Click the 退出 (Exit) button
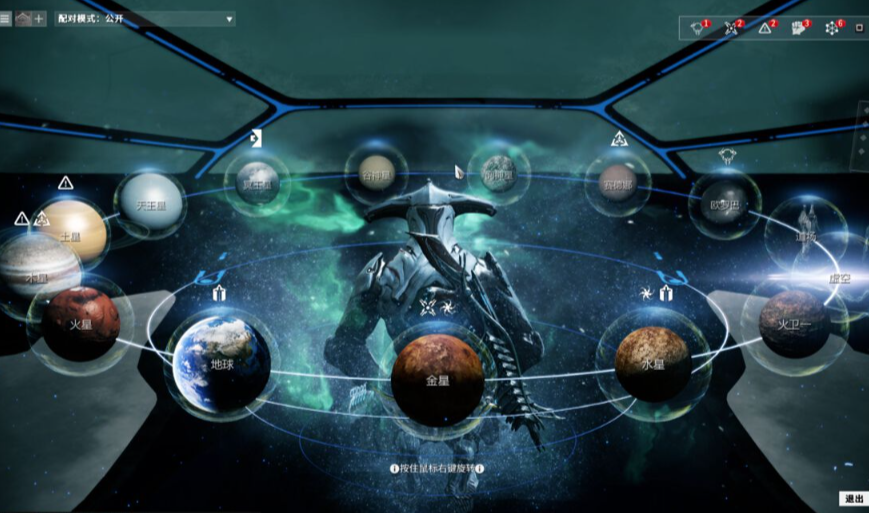869x513 pixels. click(853, 498)
